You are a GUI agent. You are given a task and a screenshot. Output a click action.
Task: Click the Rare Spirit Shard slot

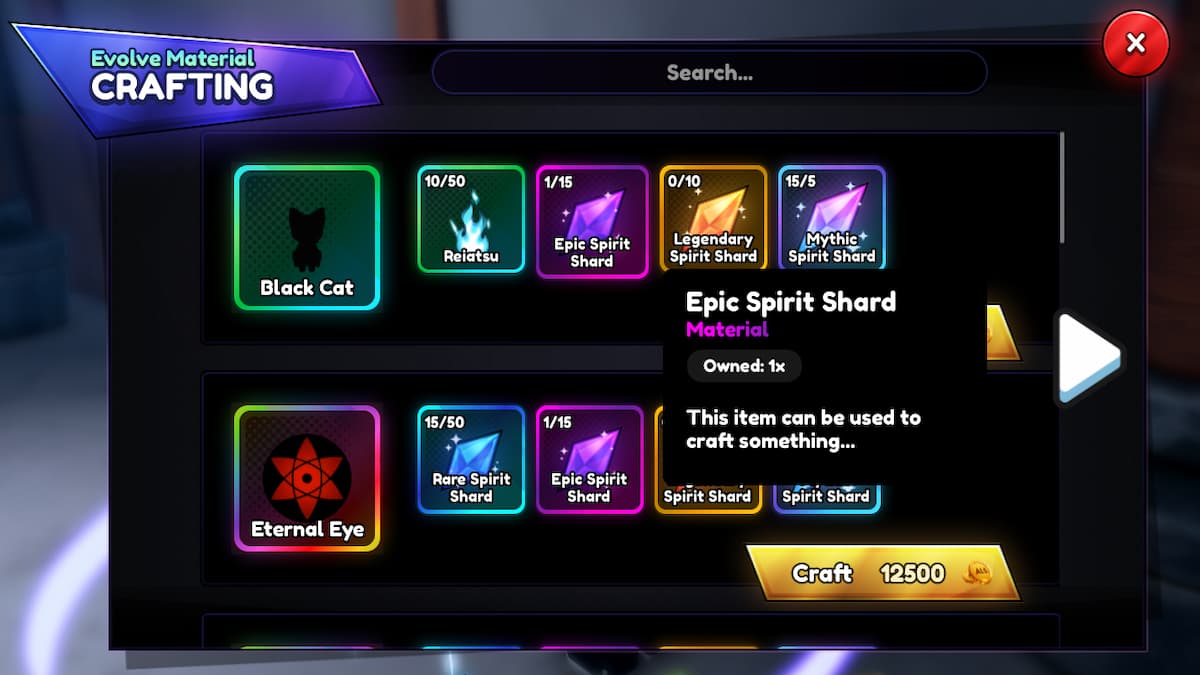[471, 459]
